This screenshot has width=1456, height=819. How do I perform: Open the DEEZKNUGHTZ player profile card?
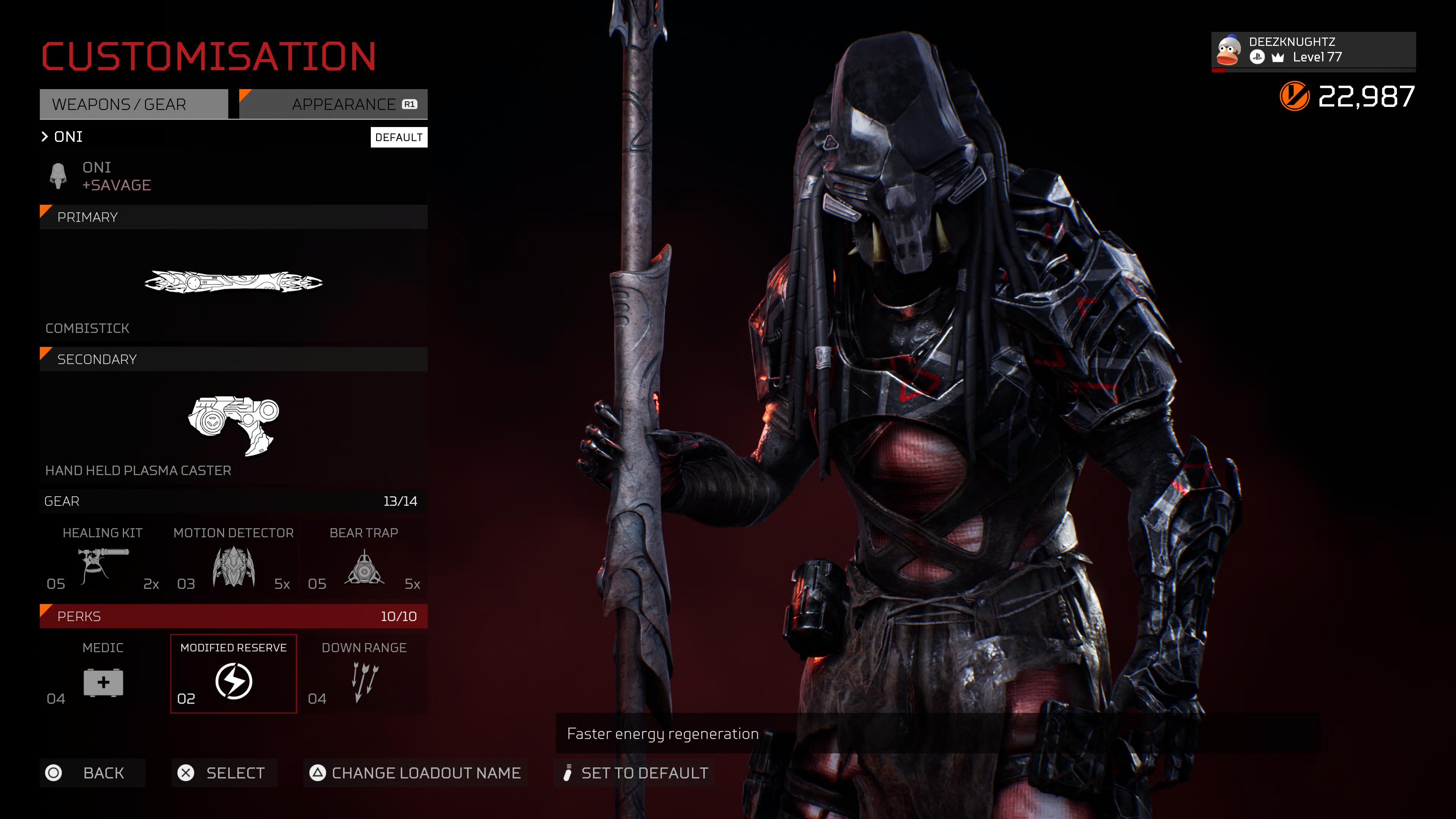(x=1312, y=50)
